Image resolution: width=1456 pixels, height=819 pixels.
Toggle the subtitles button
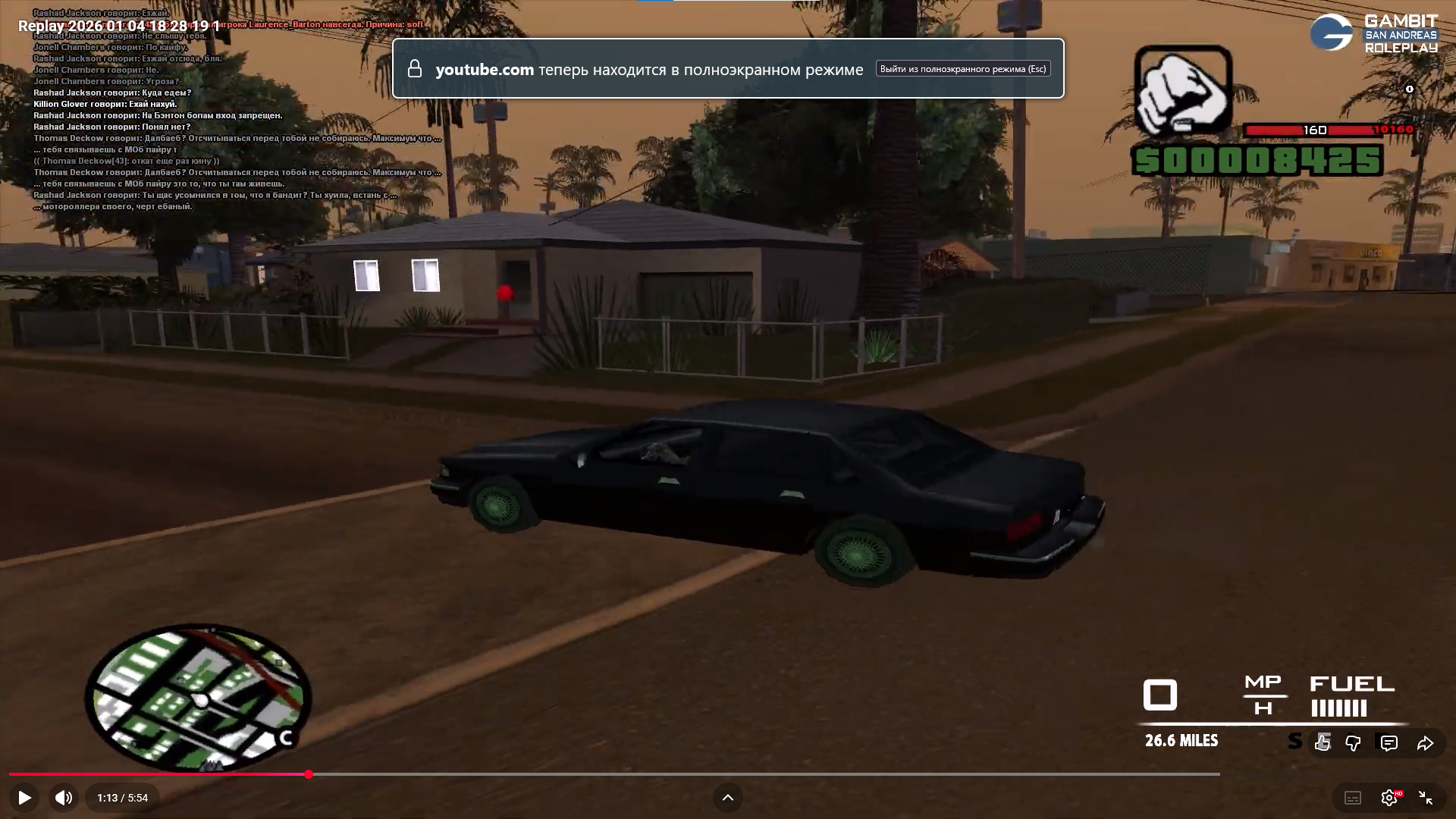click(1353, 798)
